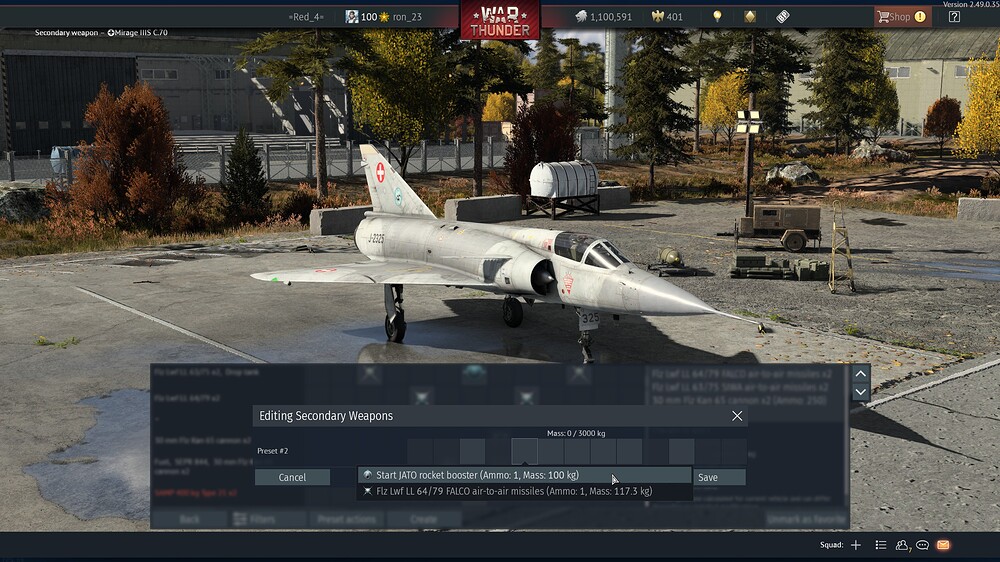1000x562 pixels.
Task: Open the orange mail envelope
Action: 942,545
